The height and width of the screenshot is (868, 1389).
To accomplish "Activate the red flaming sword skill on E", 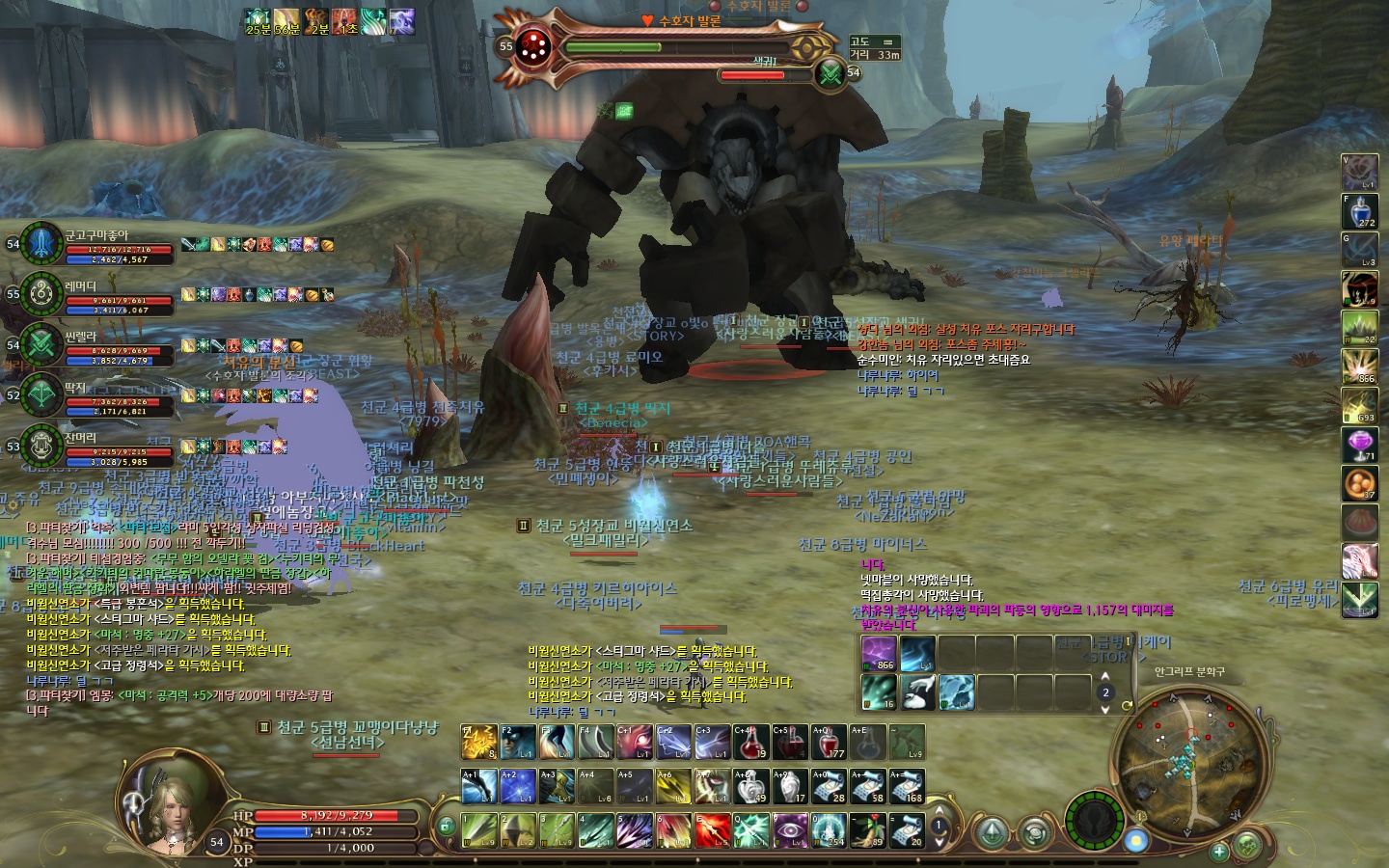I will pyautogui.click(x=713, y=829).
